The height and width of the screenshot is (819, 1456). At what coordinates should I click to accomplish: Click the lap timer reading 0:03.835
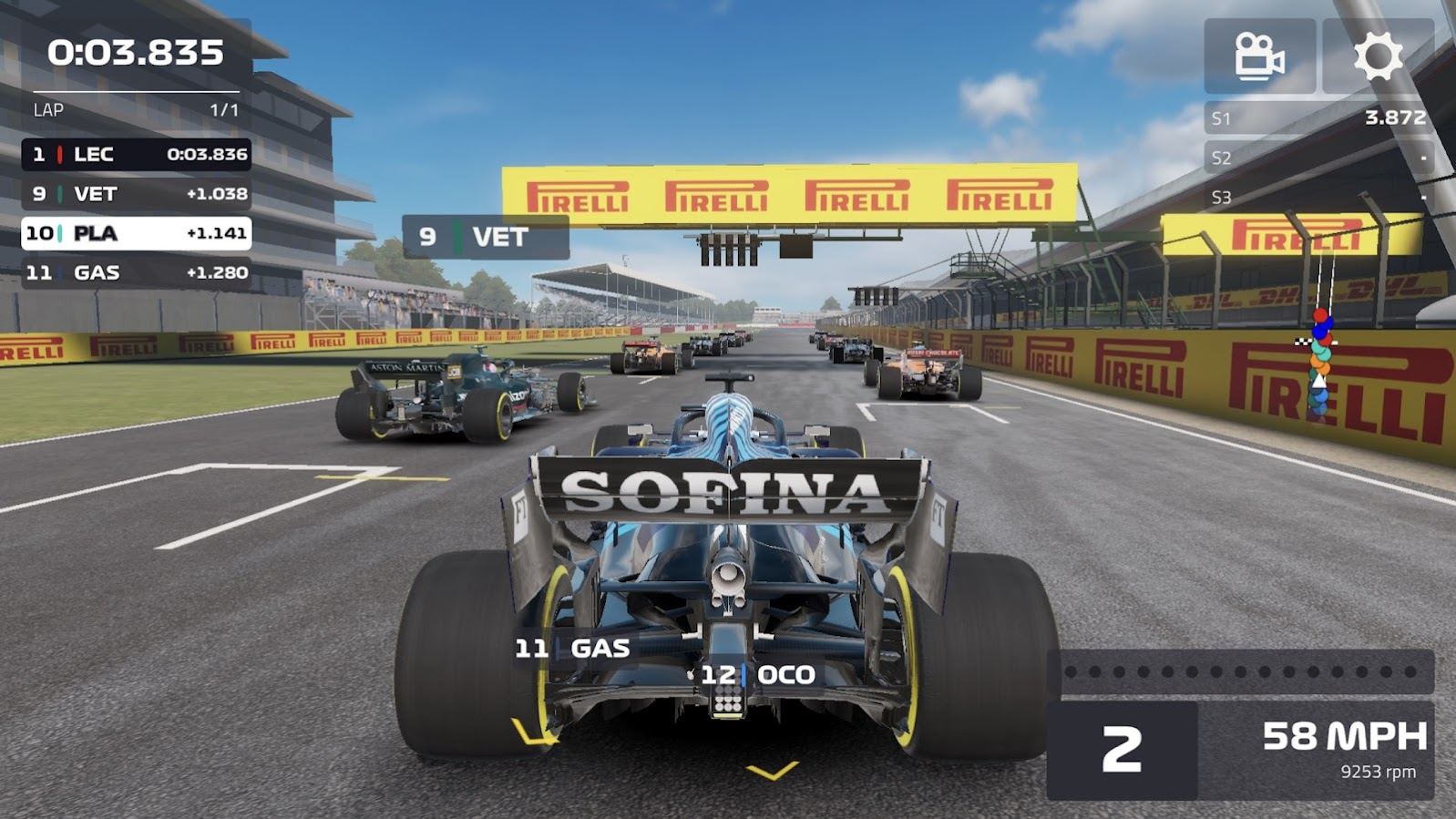click(137, 53)
